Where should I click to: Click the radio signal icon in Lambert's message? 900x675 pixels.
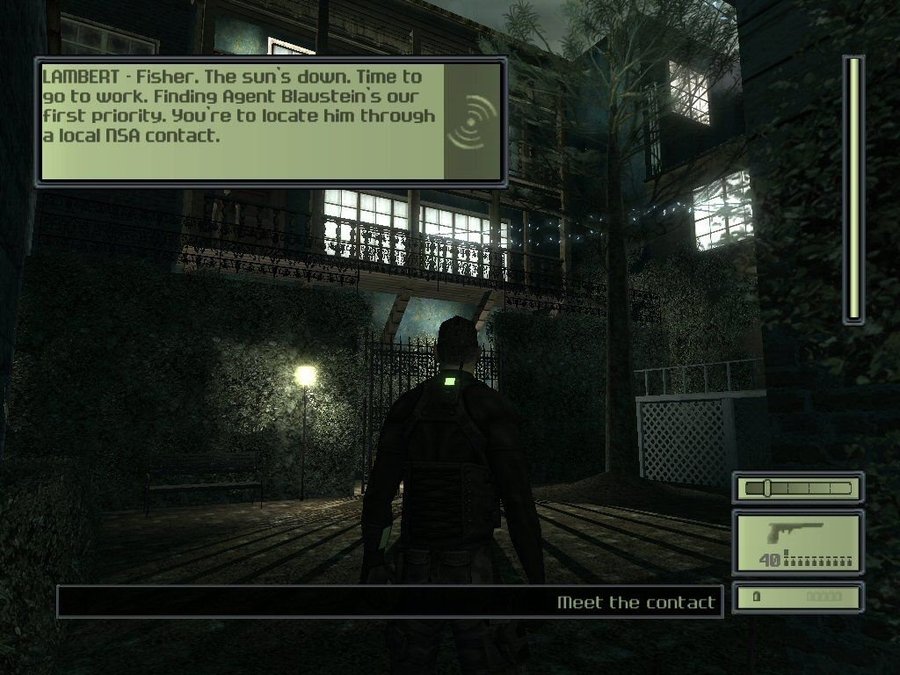(x=471, y=122)
